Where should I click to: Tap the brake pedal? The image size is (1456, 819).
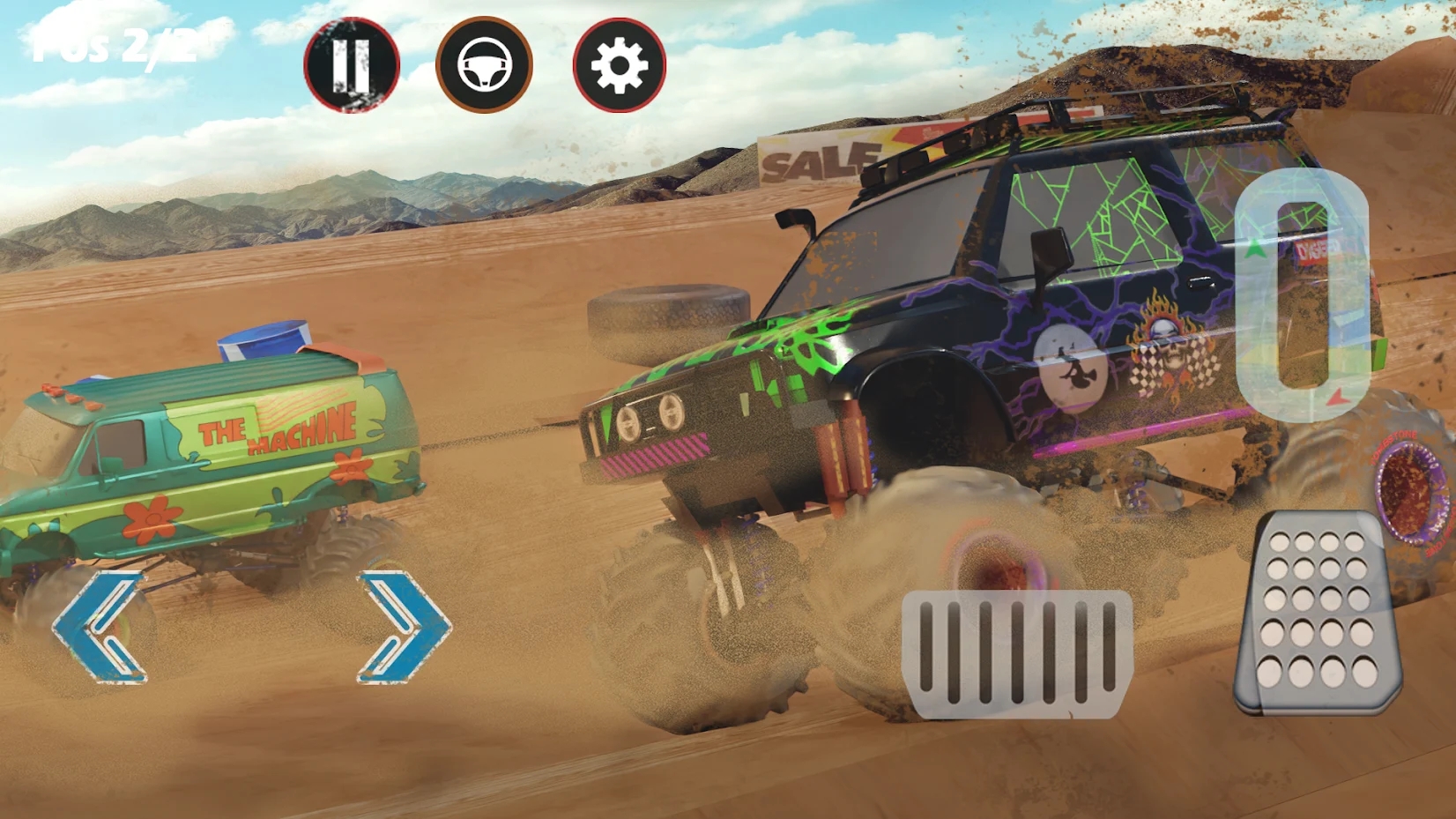pos(1016,653)
